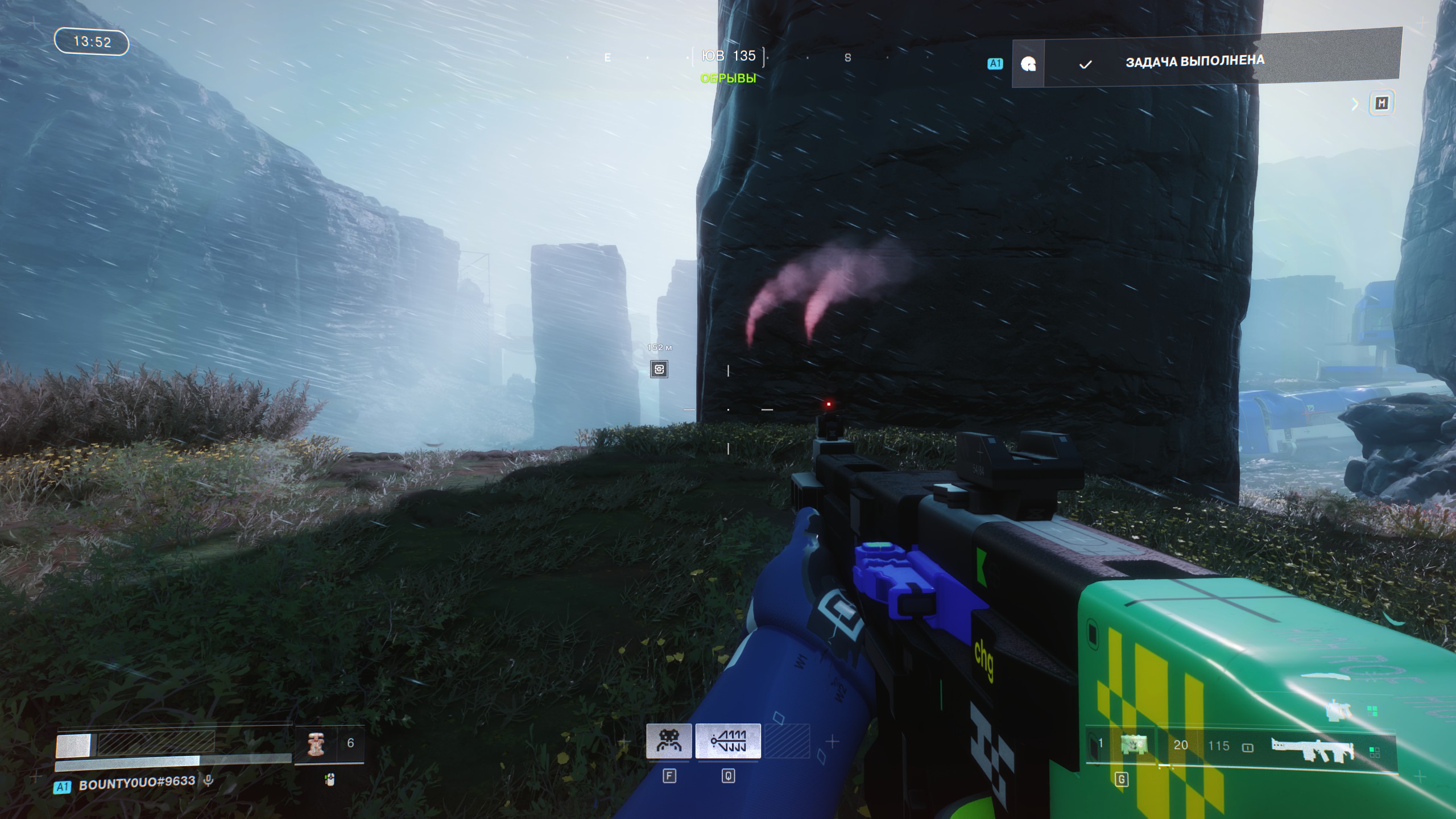Select the grenade slot in the weapon bar
Image resolution: width=1456 pixels, height=819 pixels.
tap(1133, 744)
